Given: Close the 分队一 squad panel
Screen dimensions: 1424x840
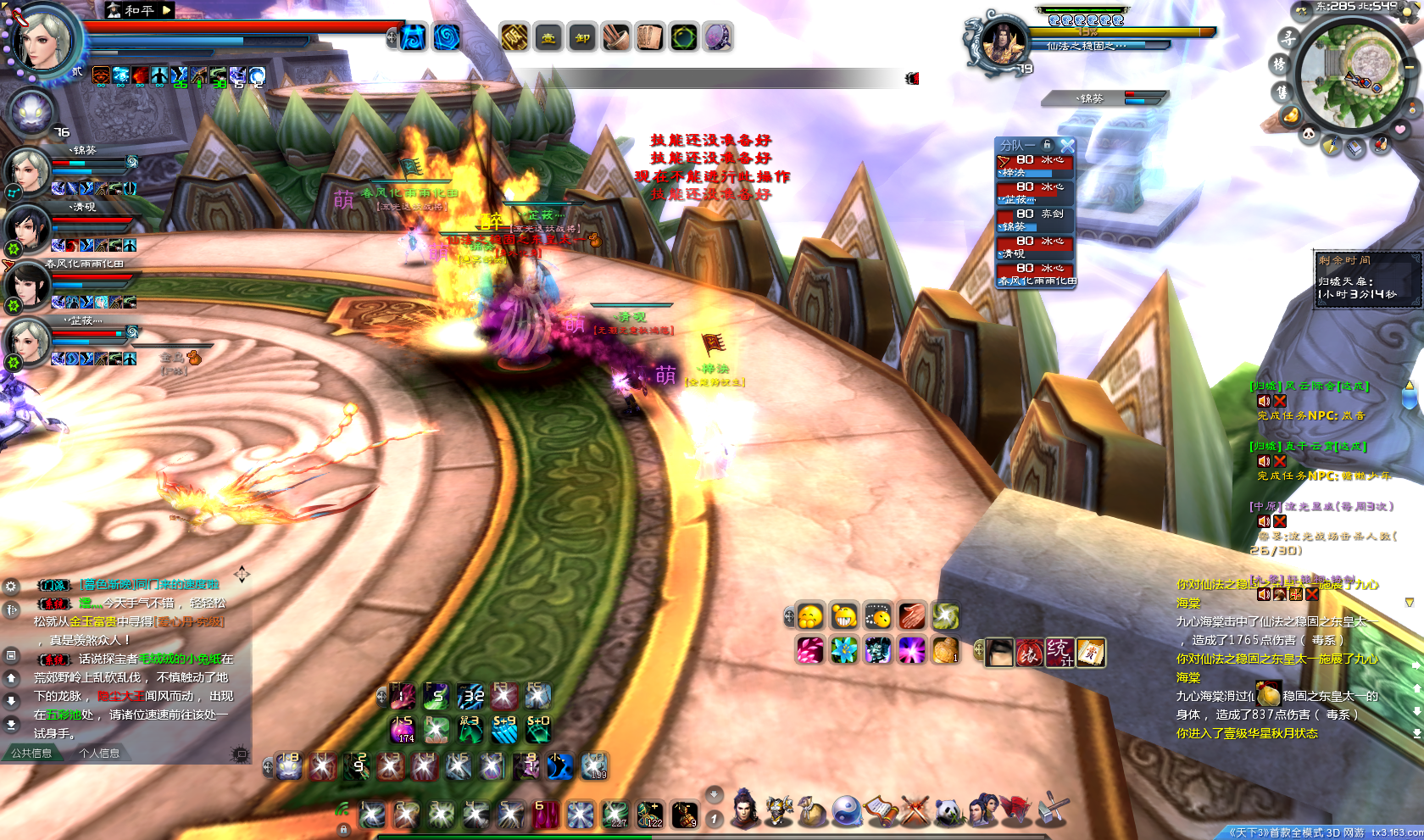Looking at the screenshot, I should pos(1067,146).
